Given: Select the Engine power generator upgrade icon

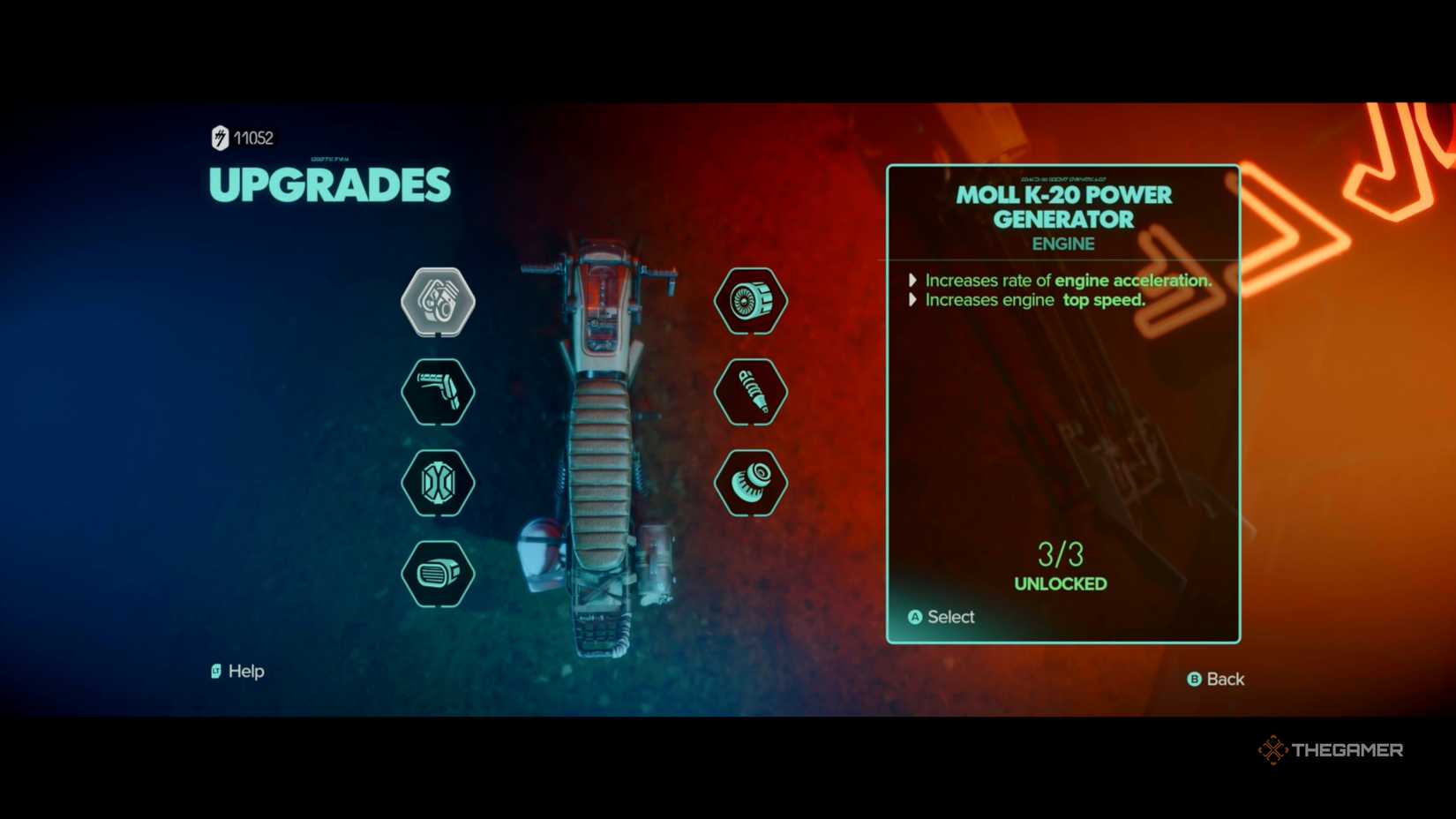Looking at the screenshot, I should coord(439,301).
